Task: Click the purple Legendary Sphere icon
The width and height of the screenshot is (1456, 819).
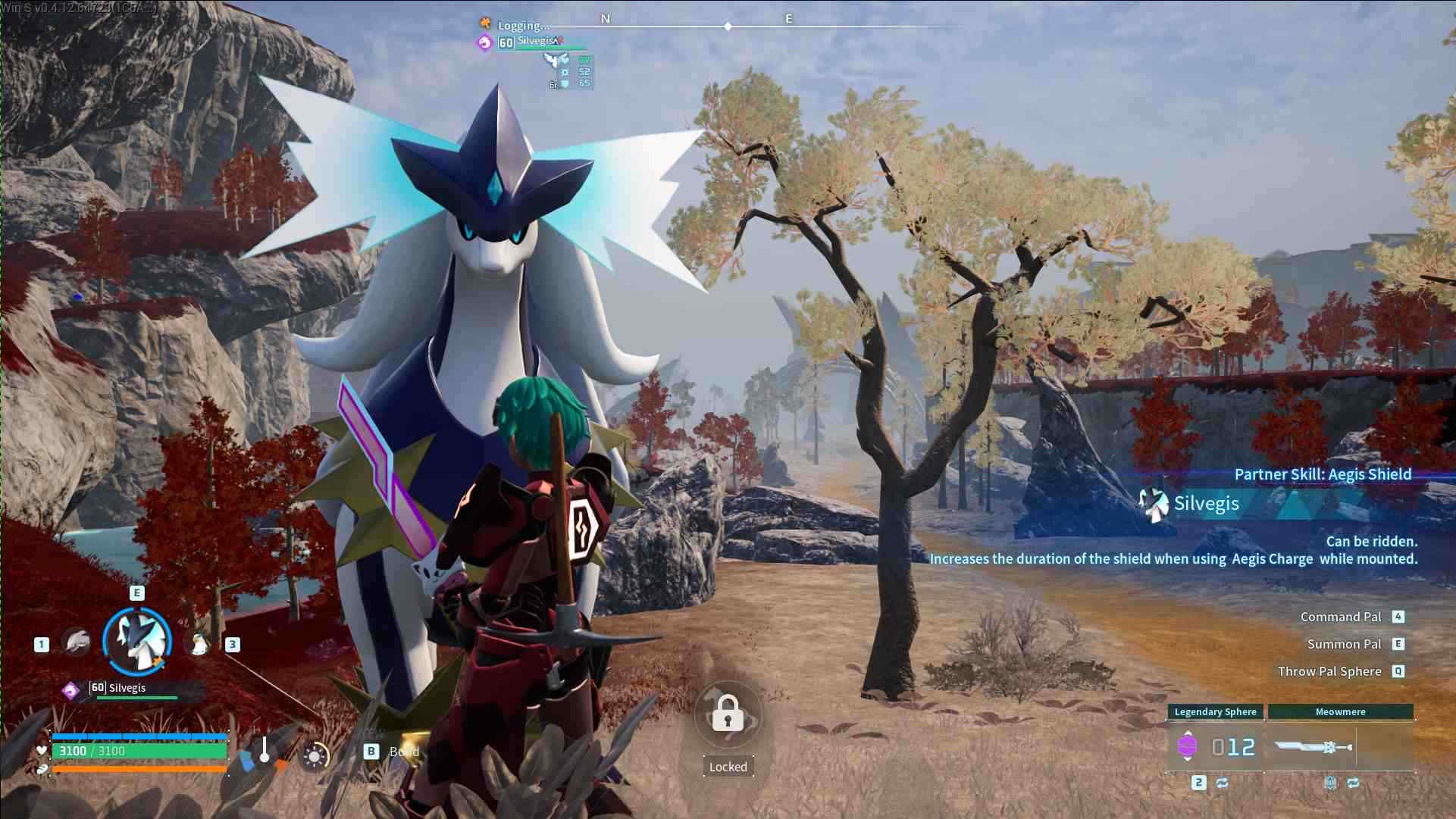Action: pyautogui.click(x=1188, y=746)
